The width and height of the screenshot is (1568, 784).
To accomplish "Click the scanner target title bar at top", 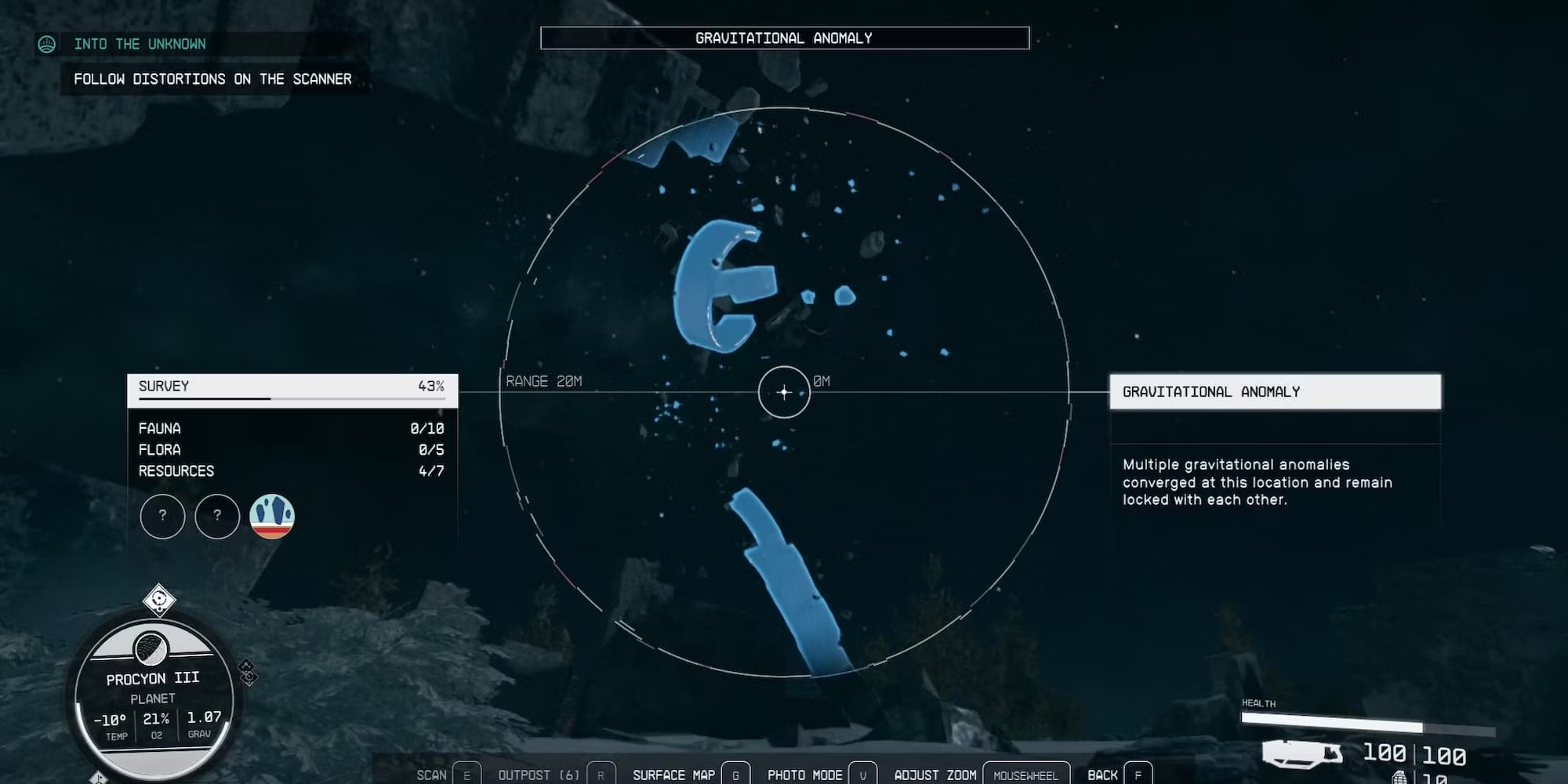I will coord(784,38).
